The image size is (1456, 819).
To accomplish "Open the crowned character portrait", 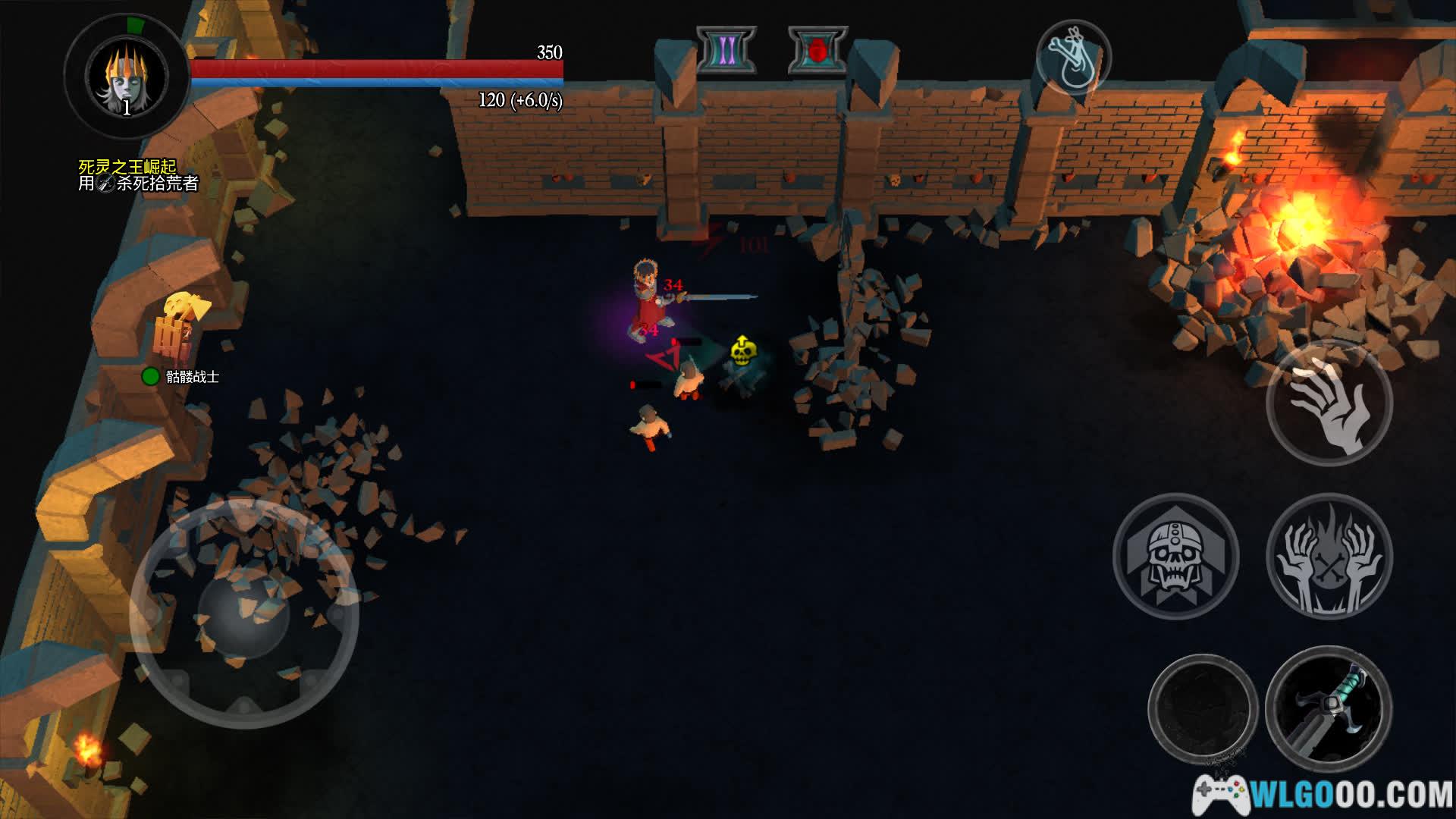I will point(127,77).
